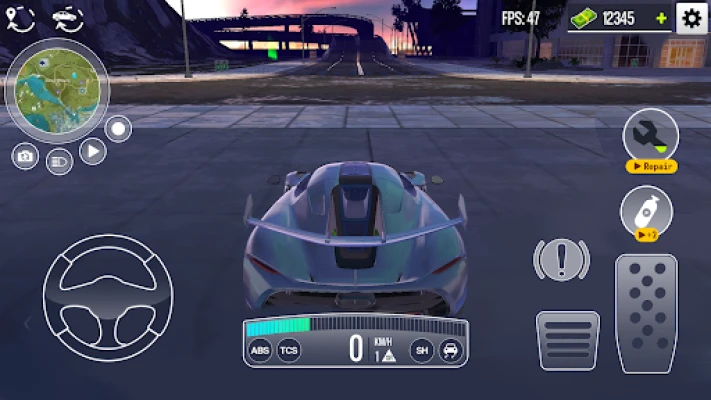This screenshot has height=400, width=711.
Task: Reset position with the map pin icon
Action: [x=20, y=15]
